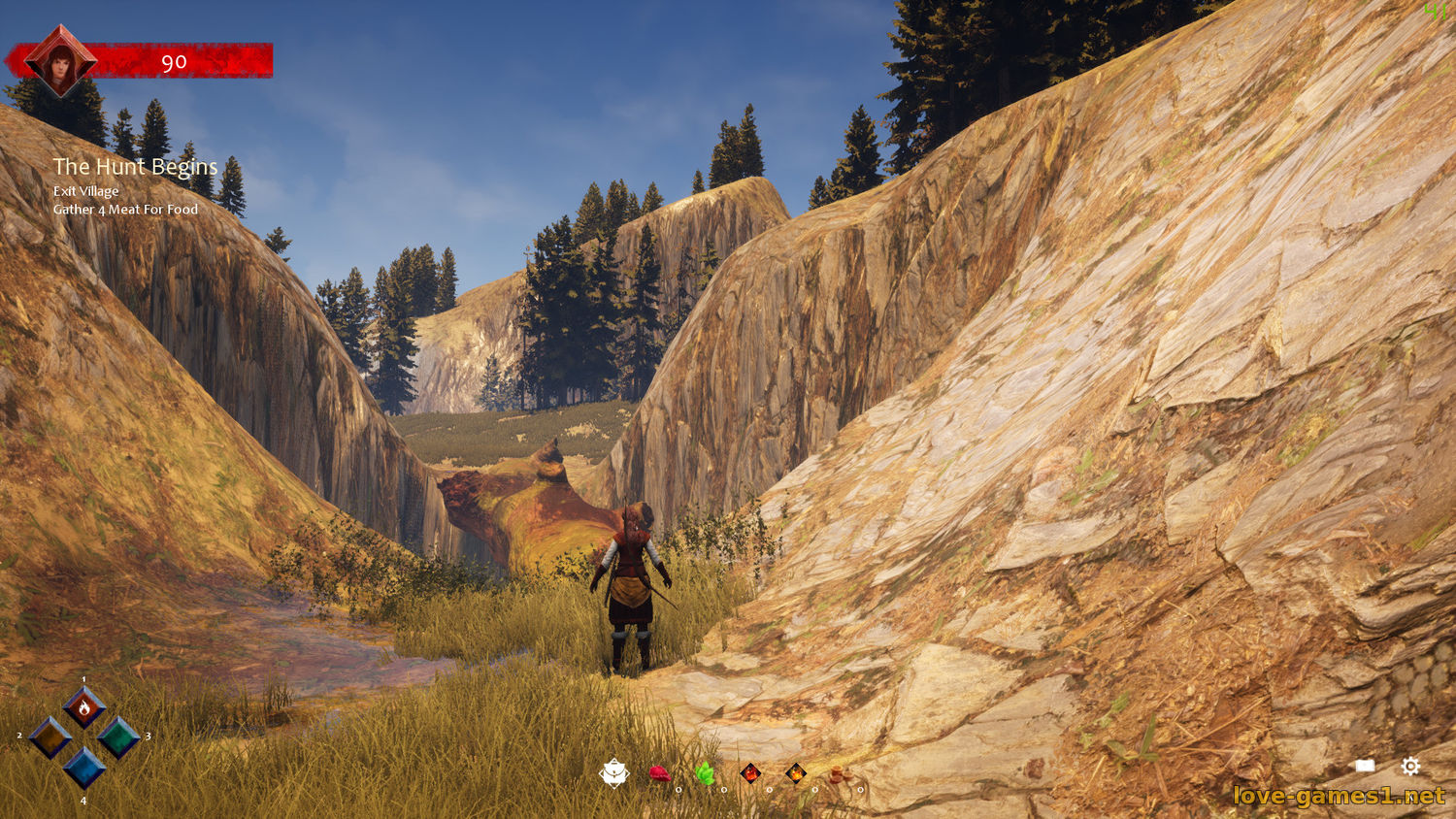Choose the blue gem ability slot 4
The image size is (1456, 819).
click(84, 768)
